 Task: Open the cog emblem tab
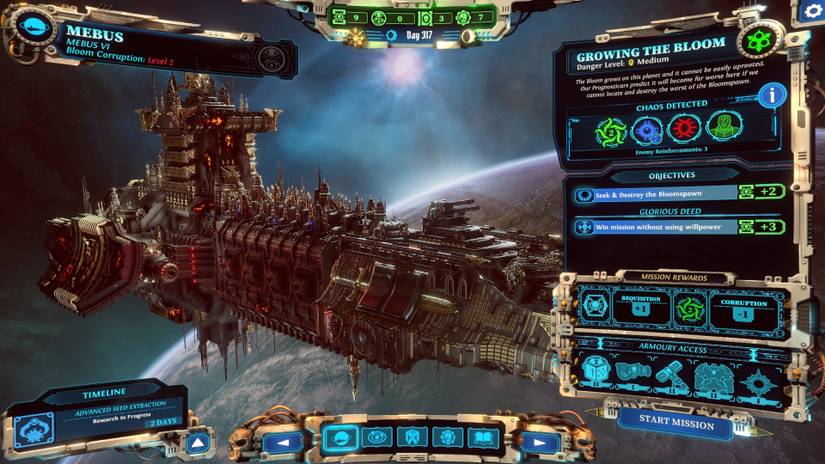coord(446,438)
